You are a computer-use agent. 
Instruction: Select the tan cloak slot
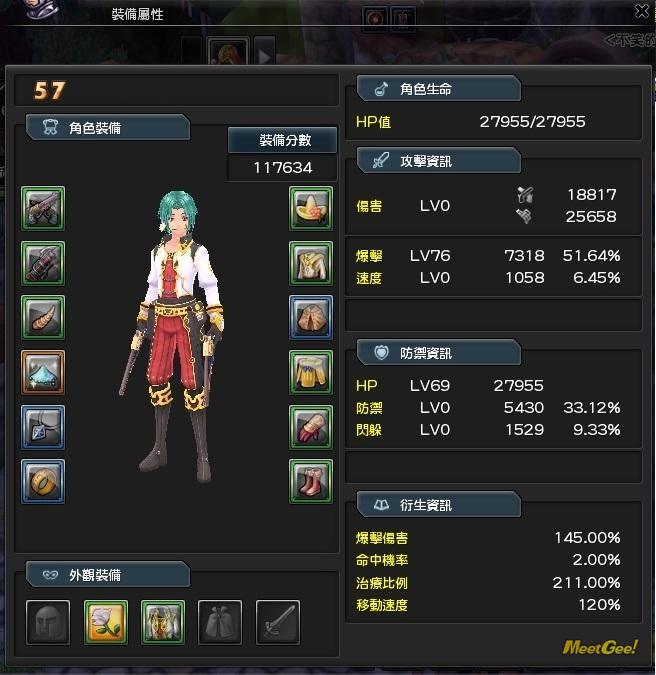311,318
